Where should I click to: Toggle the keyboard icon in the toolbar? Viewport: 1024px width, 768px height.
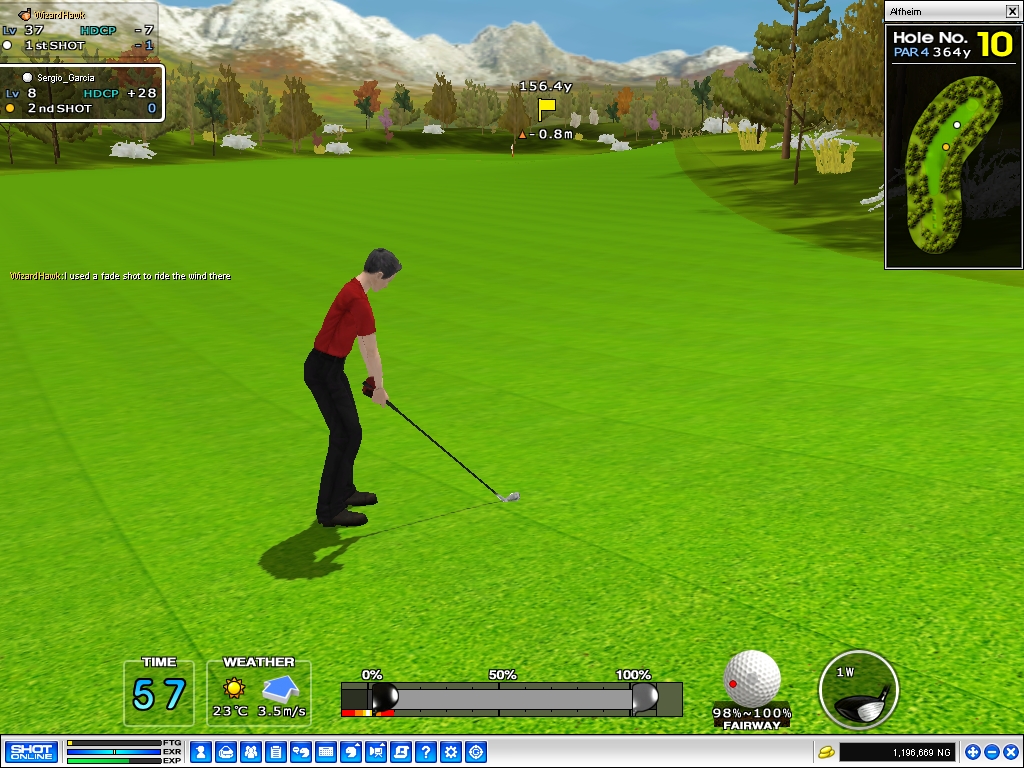click(325, 752)
